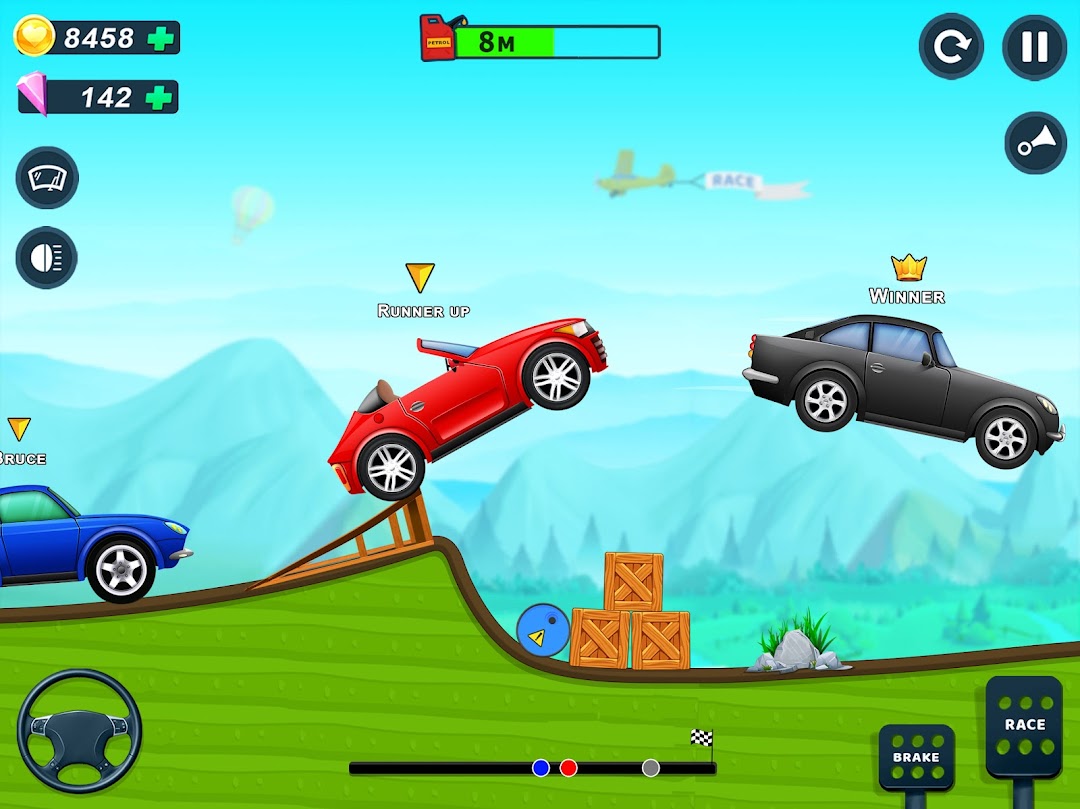1080x809 pixels.
Task: Add more gold coins with the plus
Action: [x=160, y=38]
